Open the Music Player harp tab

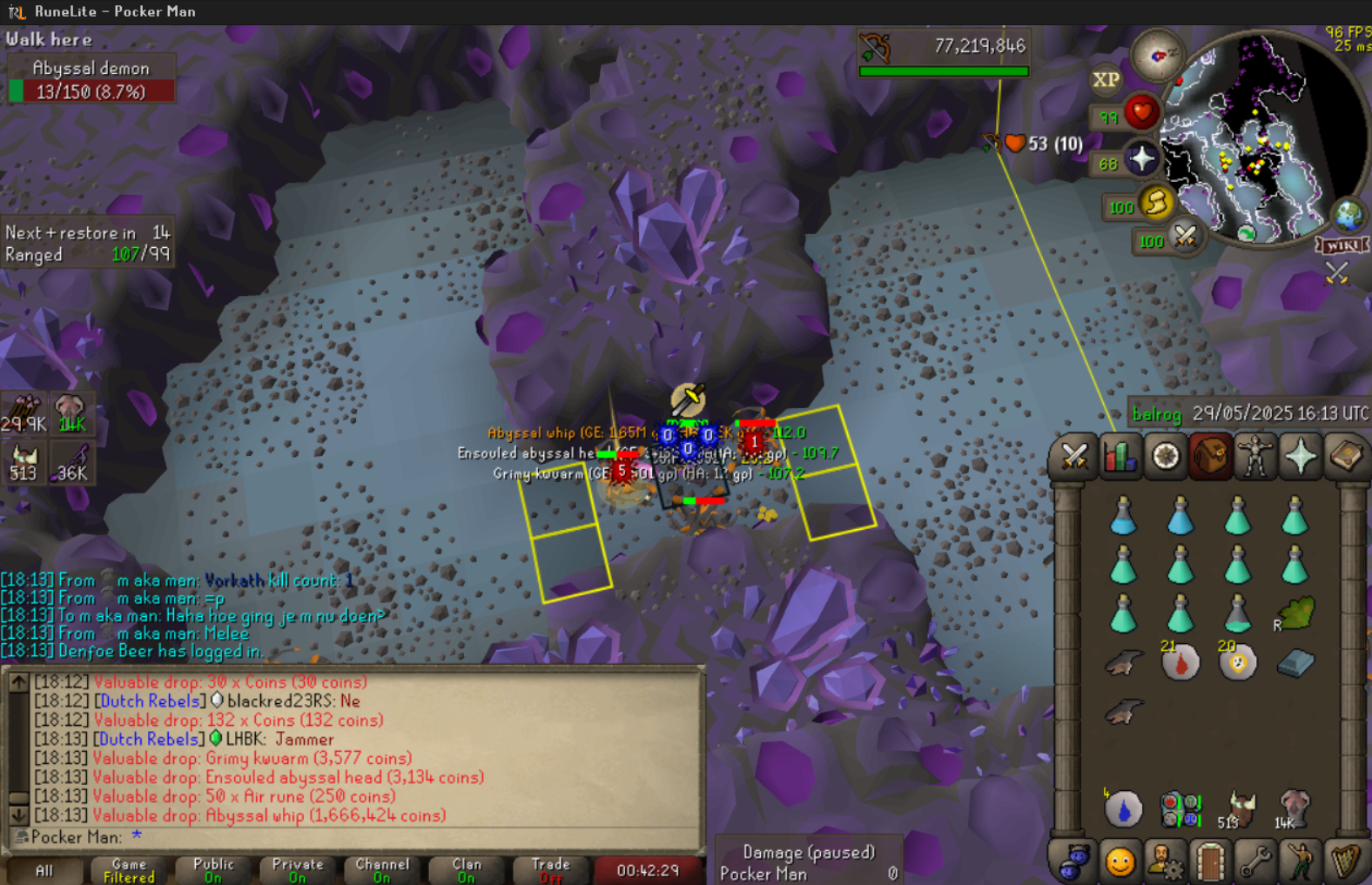tap(1345, 862)
